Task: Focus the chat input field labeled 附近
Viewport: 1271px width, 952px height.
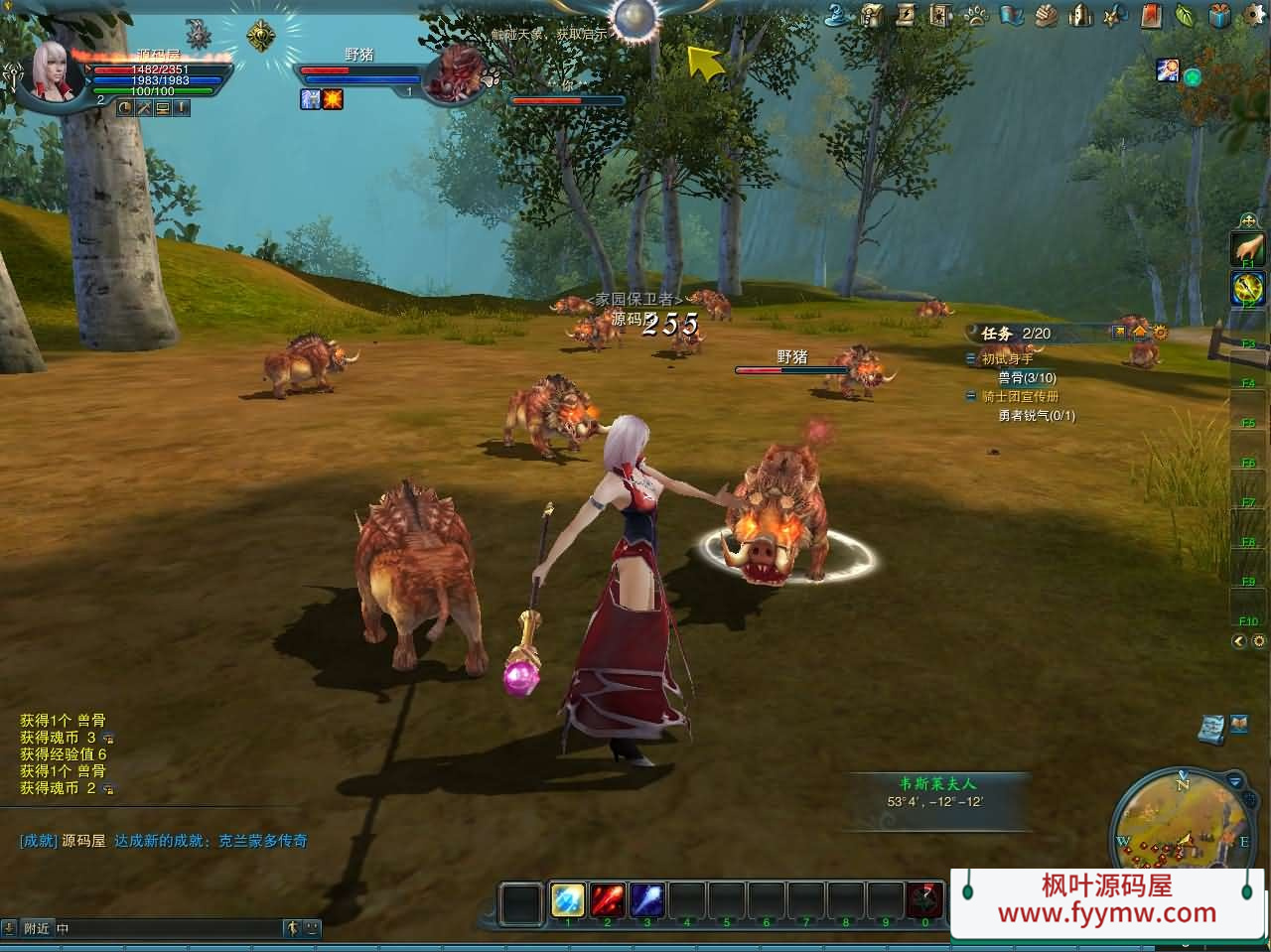Action: tap(169, 929)
